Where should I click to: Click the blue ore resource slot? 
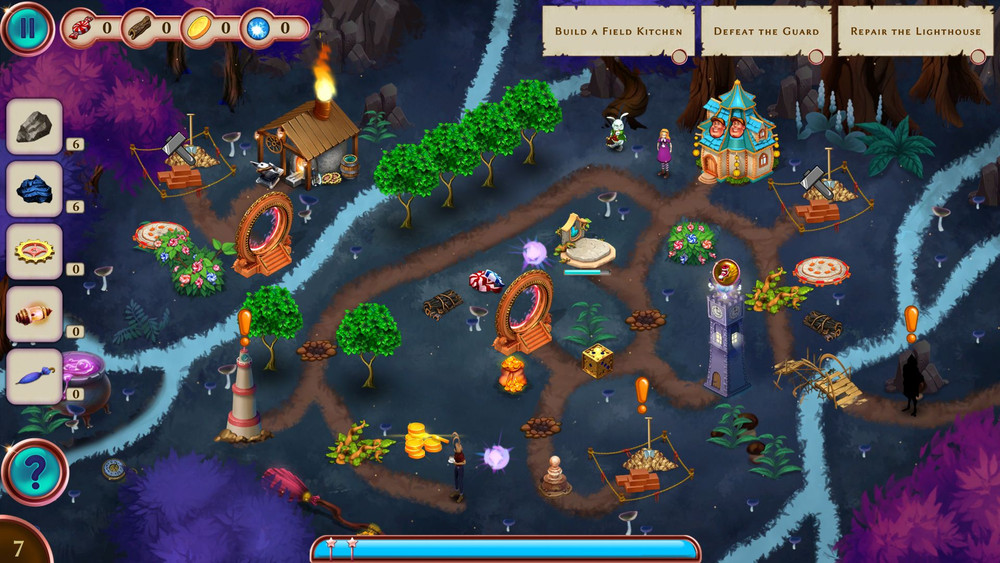(35, 189)
